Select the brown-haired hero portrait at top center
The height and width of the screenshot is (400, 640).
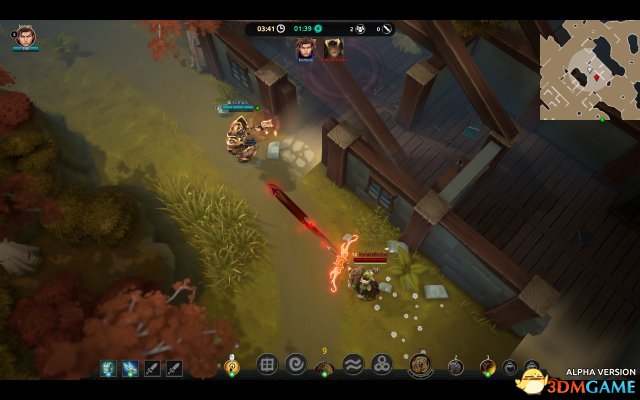(x=304, y=46)
